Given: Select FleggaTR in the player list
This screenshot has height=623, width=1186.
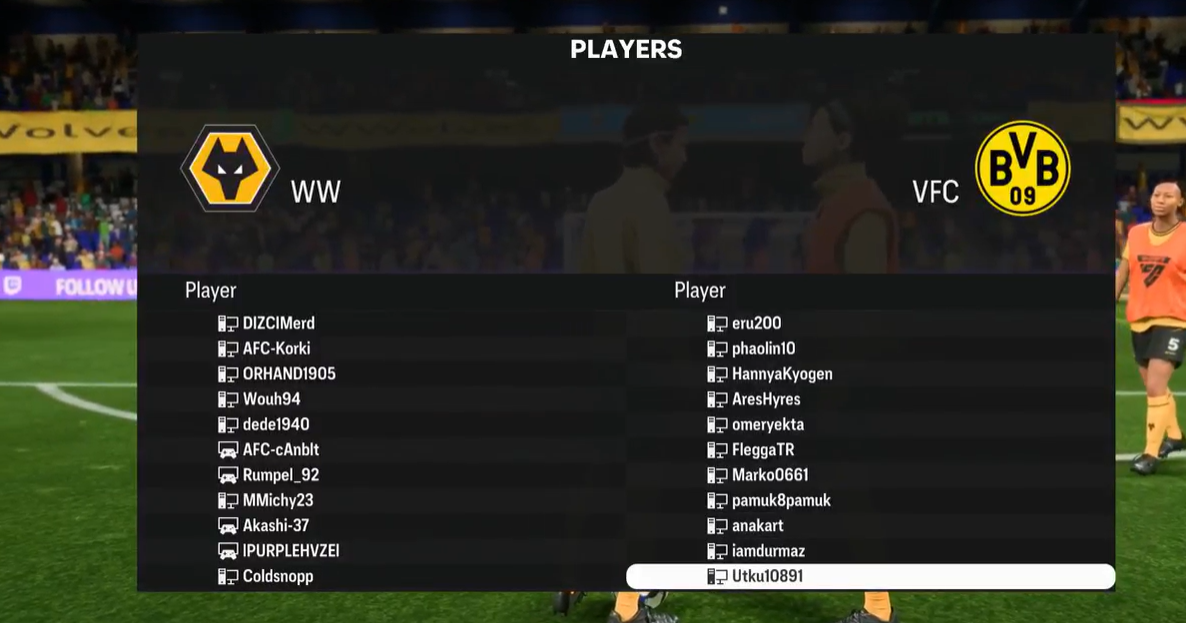Looking at the screenshot, I should (x=763, y=450).
